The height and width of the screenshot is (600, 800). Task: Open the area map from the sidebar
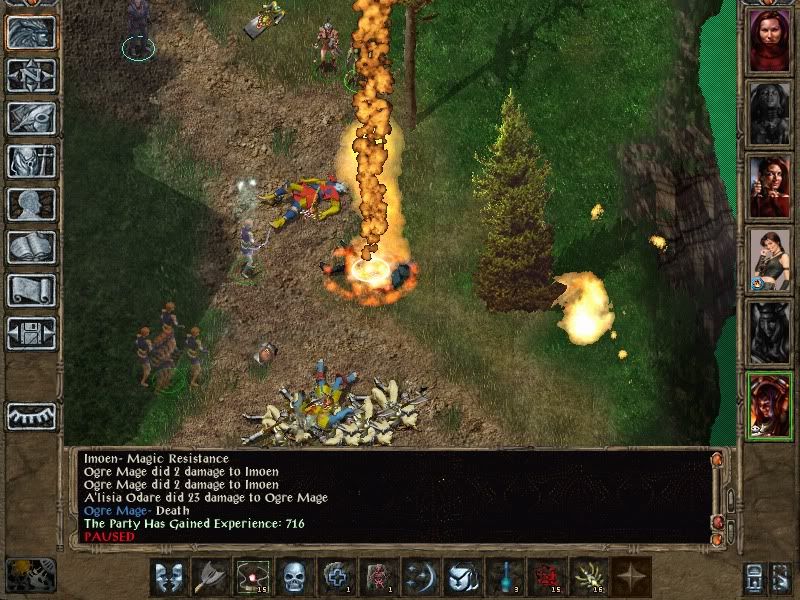31,75
